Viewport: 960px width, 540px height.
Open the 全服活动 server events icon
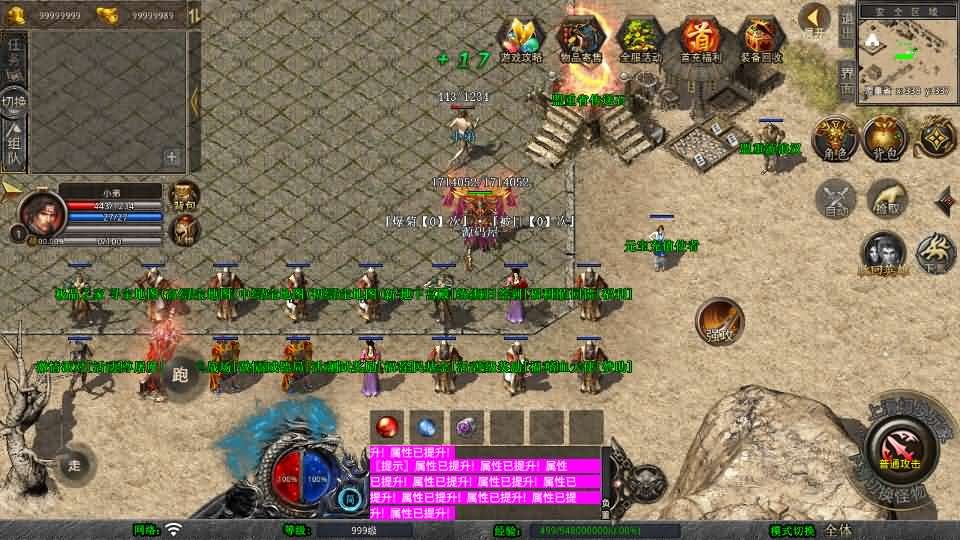tap(640, 39)
